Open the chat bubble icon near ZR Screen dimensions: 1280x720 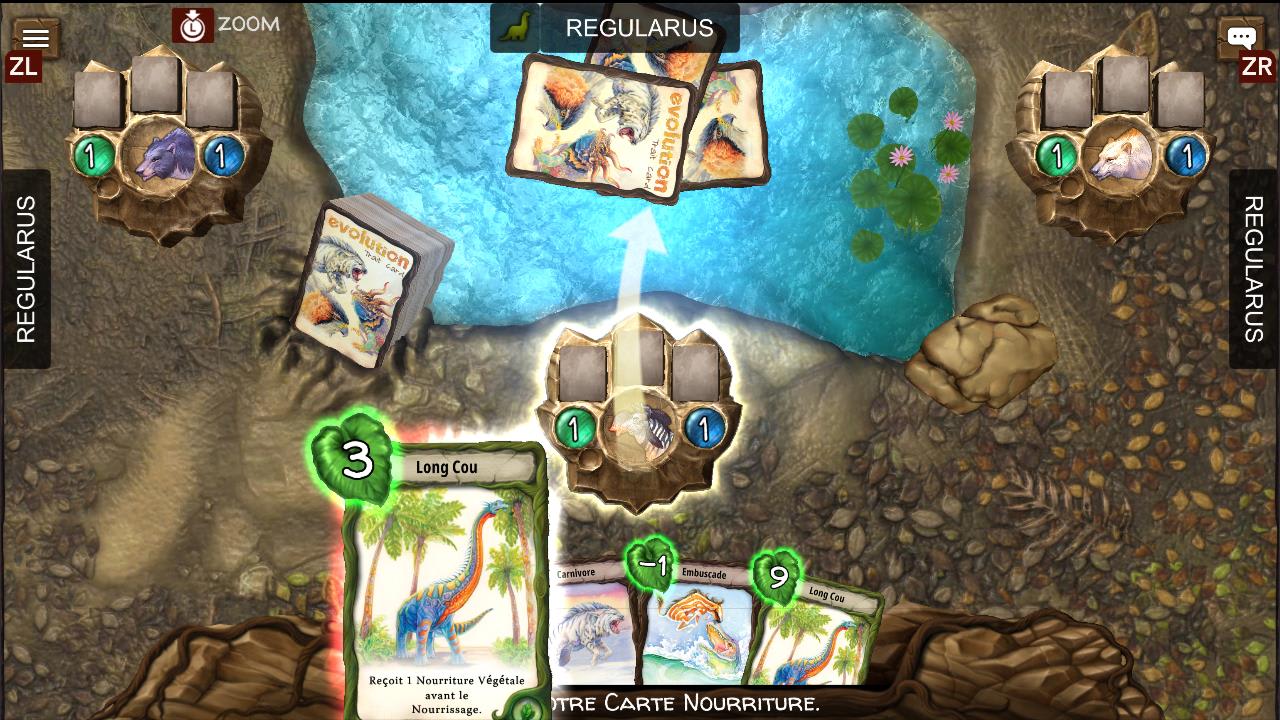click(x=1241, y=36)
